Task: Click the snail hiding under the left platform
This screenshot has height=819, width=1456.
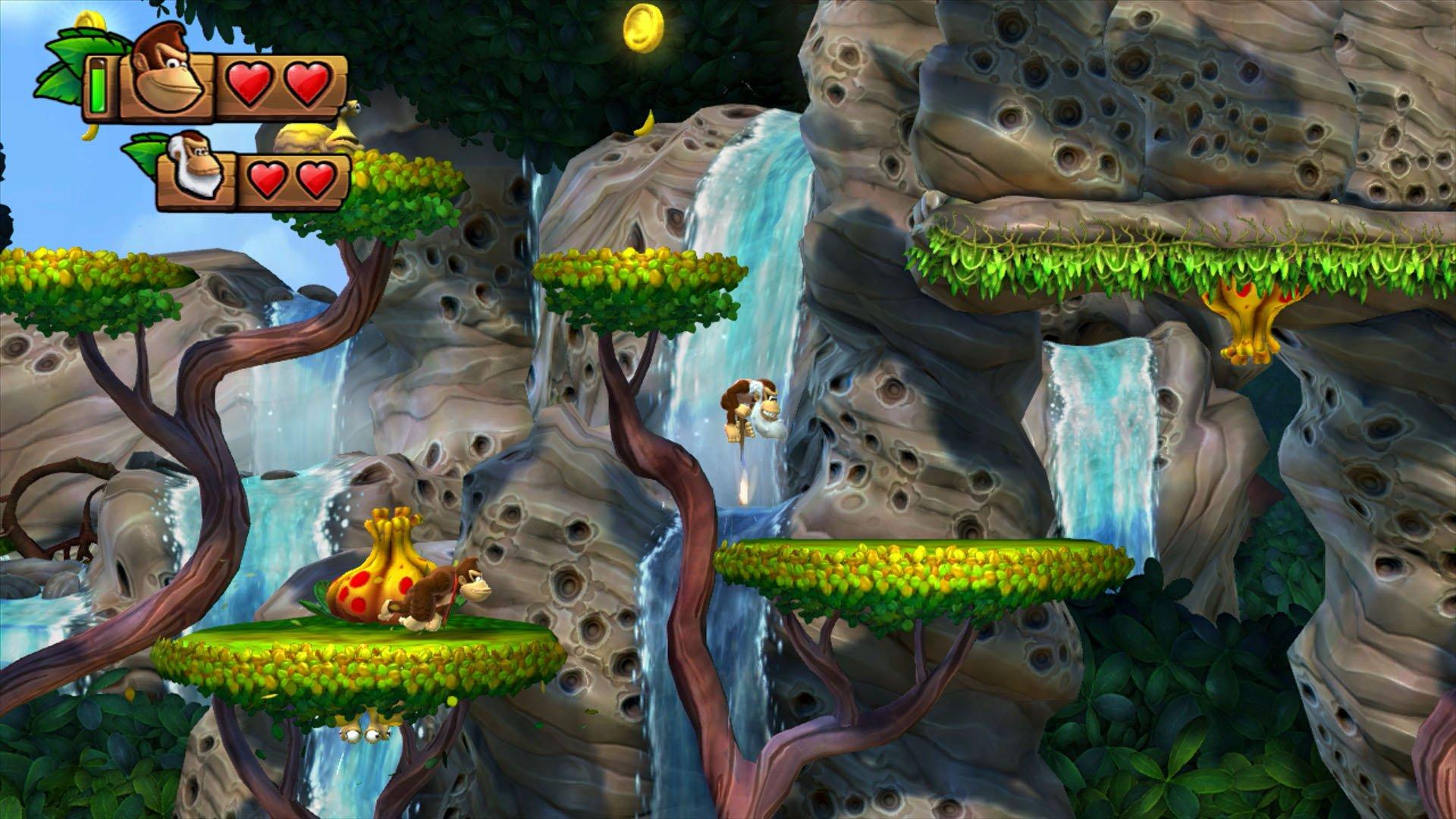Action: point(364,732)
